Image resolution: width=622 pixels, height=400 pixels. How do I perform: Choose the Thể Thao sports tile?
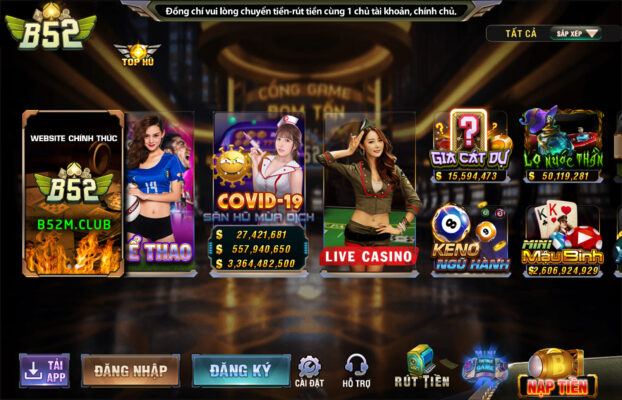160,190
